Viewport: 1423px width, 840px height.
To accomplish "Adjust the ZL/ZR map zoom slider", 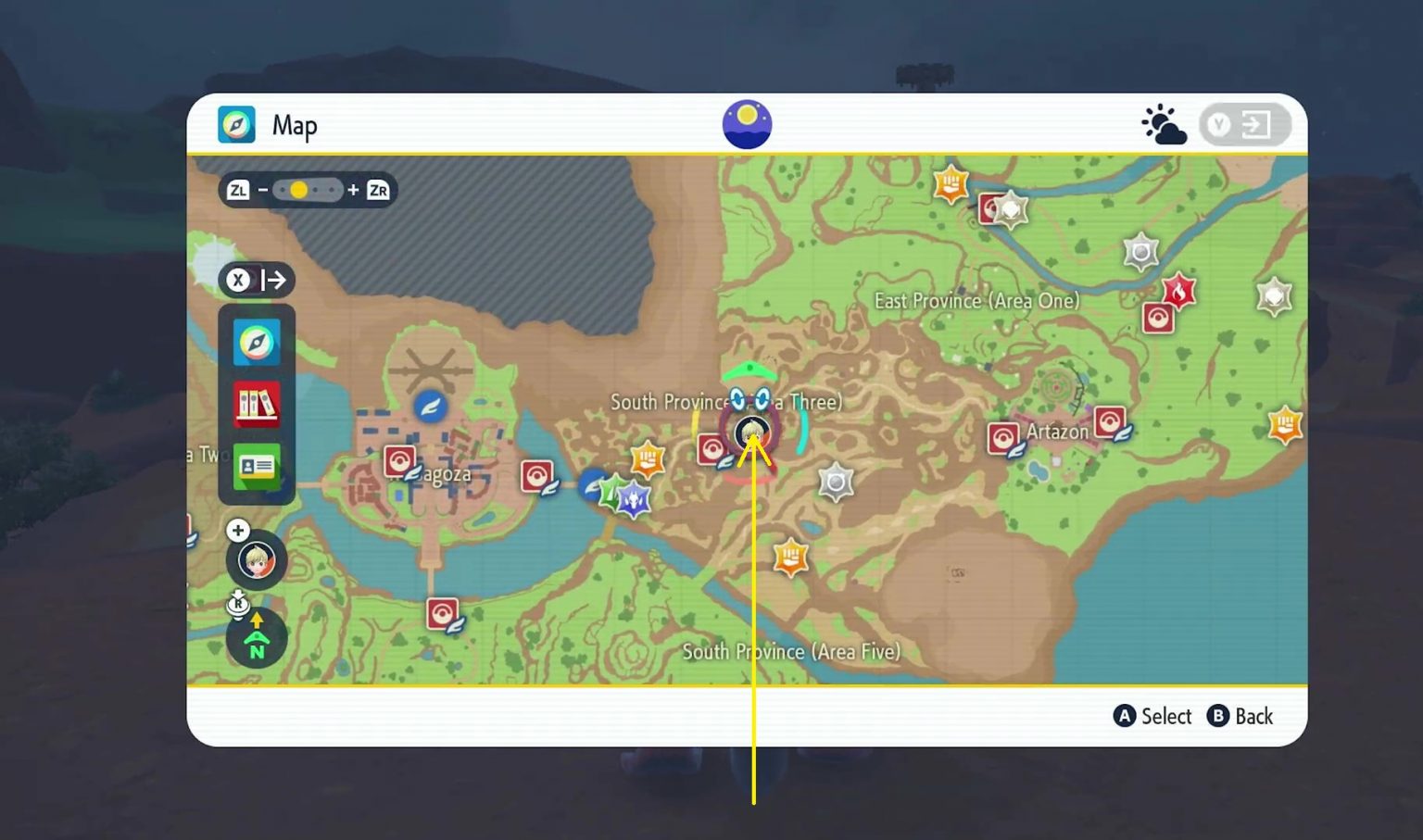I will click(x=300, y=190).
